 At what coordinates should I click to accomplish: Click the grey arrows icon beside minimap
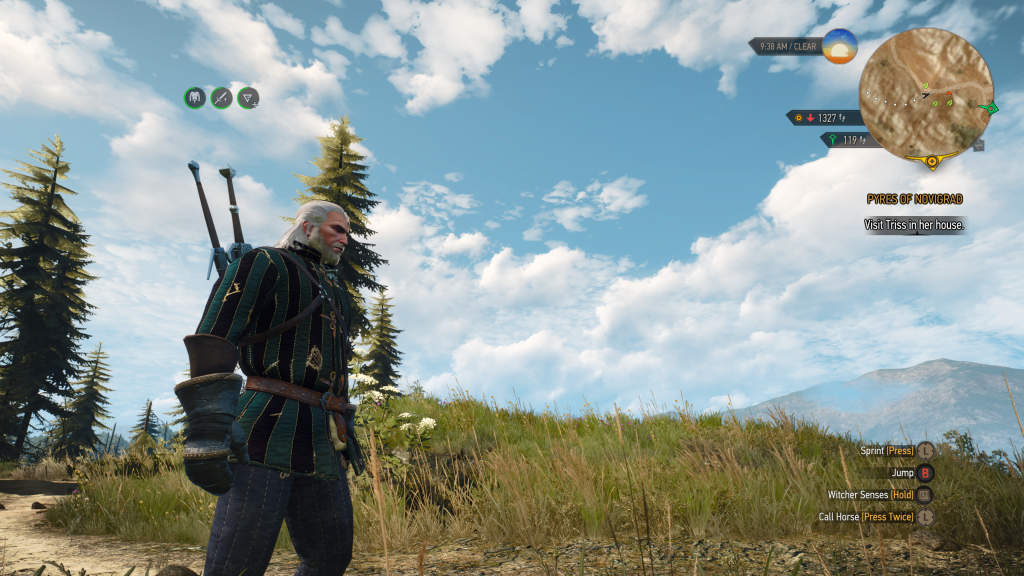point(978,145)
